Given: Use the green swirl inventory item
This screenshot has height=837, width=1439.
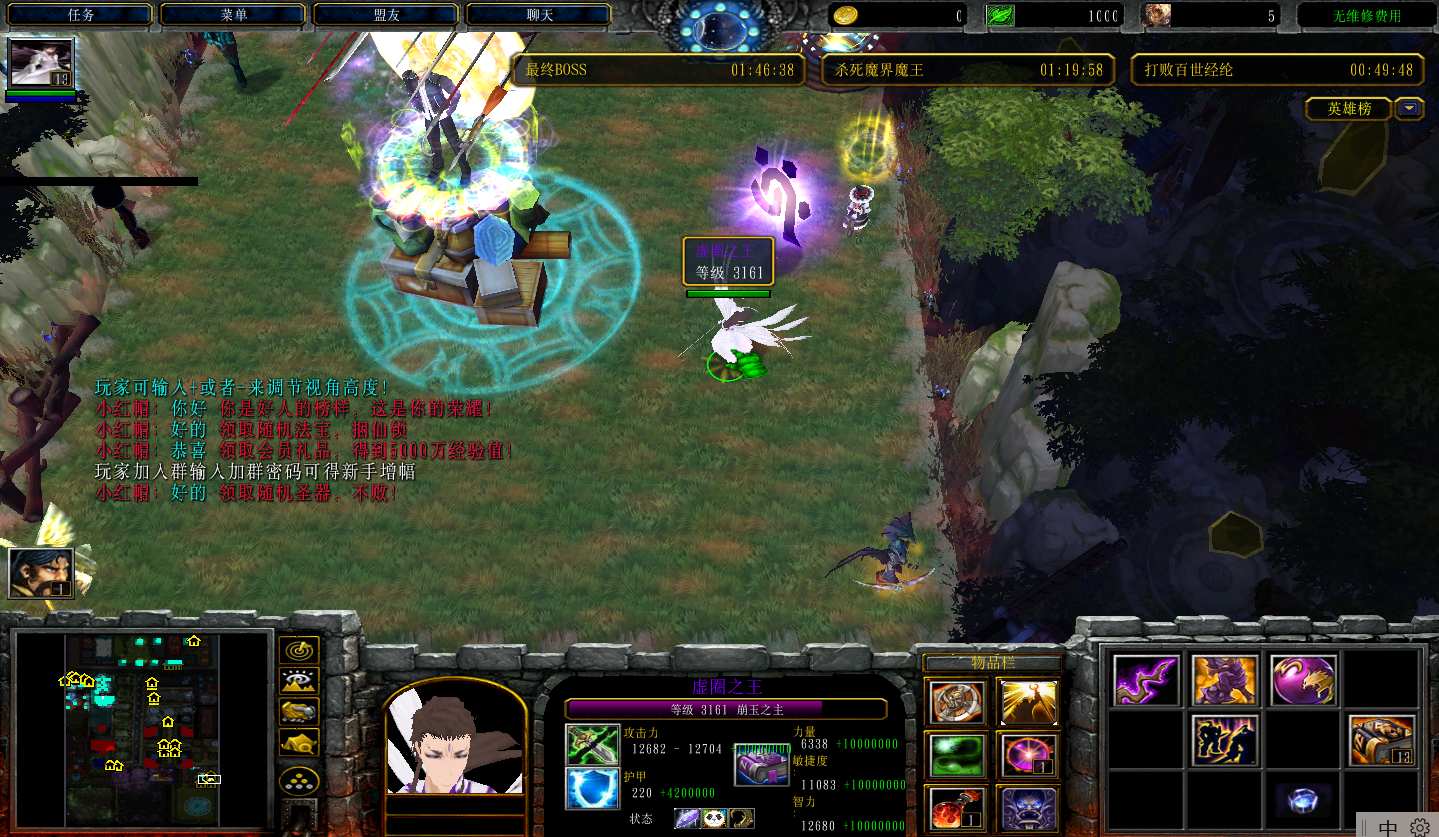Looking at the screenshot, I should pyautogui.click(x=958, y=755).
